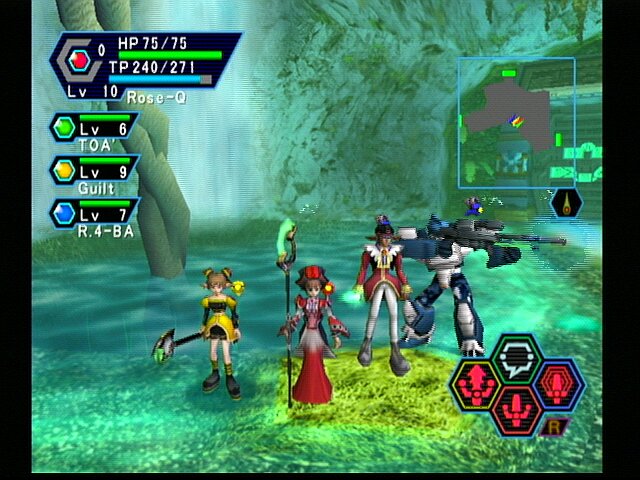Image resolution: width=640 pixels, height=480 pixels.
Task: Click Rose-Q's red section ID badge
Action: pyautogui.click(x=79, y=60)
